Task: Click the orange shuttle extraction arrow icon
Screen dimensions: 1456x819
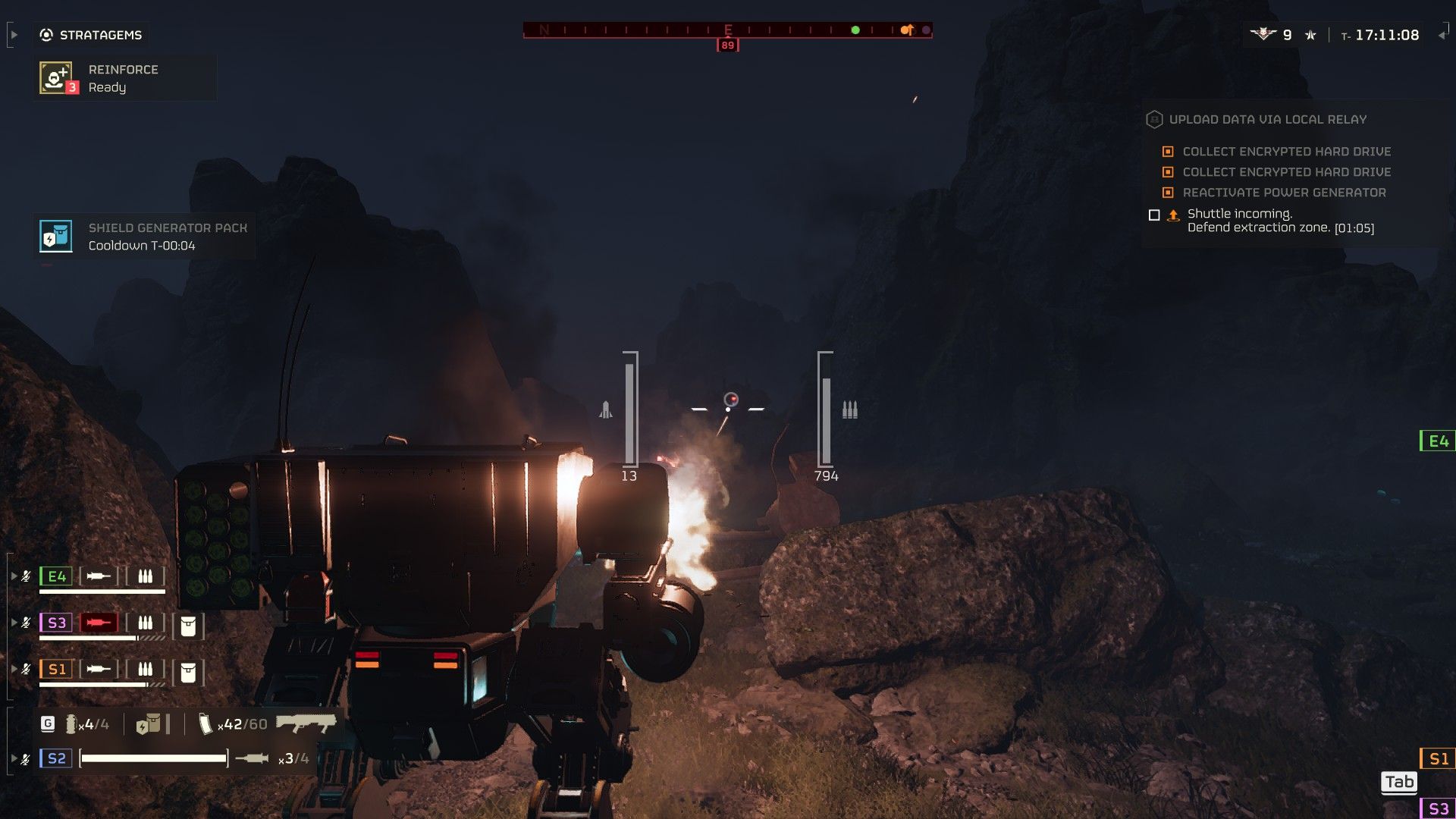Action: pyautogui.click(x=1172, y=215)
